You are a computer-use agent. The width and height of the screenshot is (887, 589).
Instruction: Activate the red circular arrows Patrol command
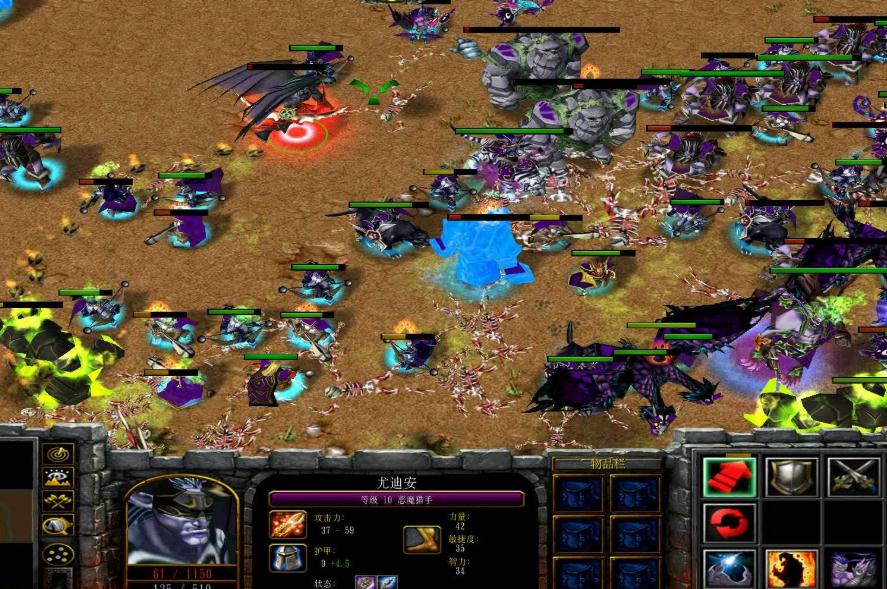(727, 522)
